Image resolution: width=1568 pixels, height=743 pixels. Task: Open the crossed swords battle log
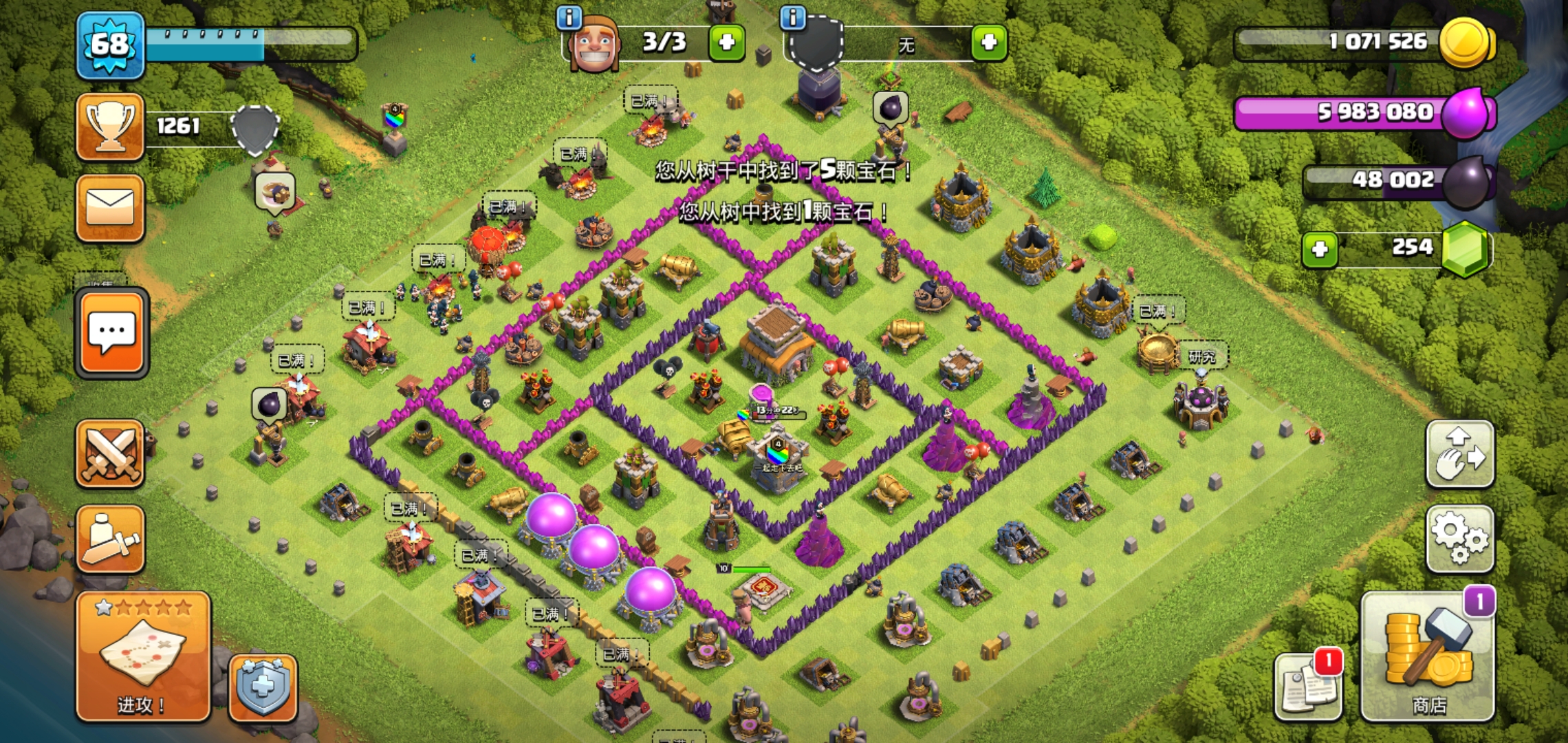tap(110, 454)
